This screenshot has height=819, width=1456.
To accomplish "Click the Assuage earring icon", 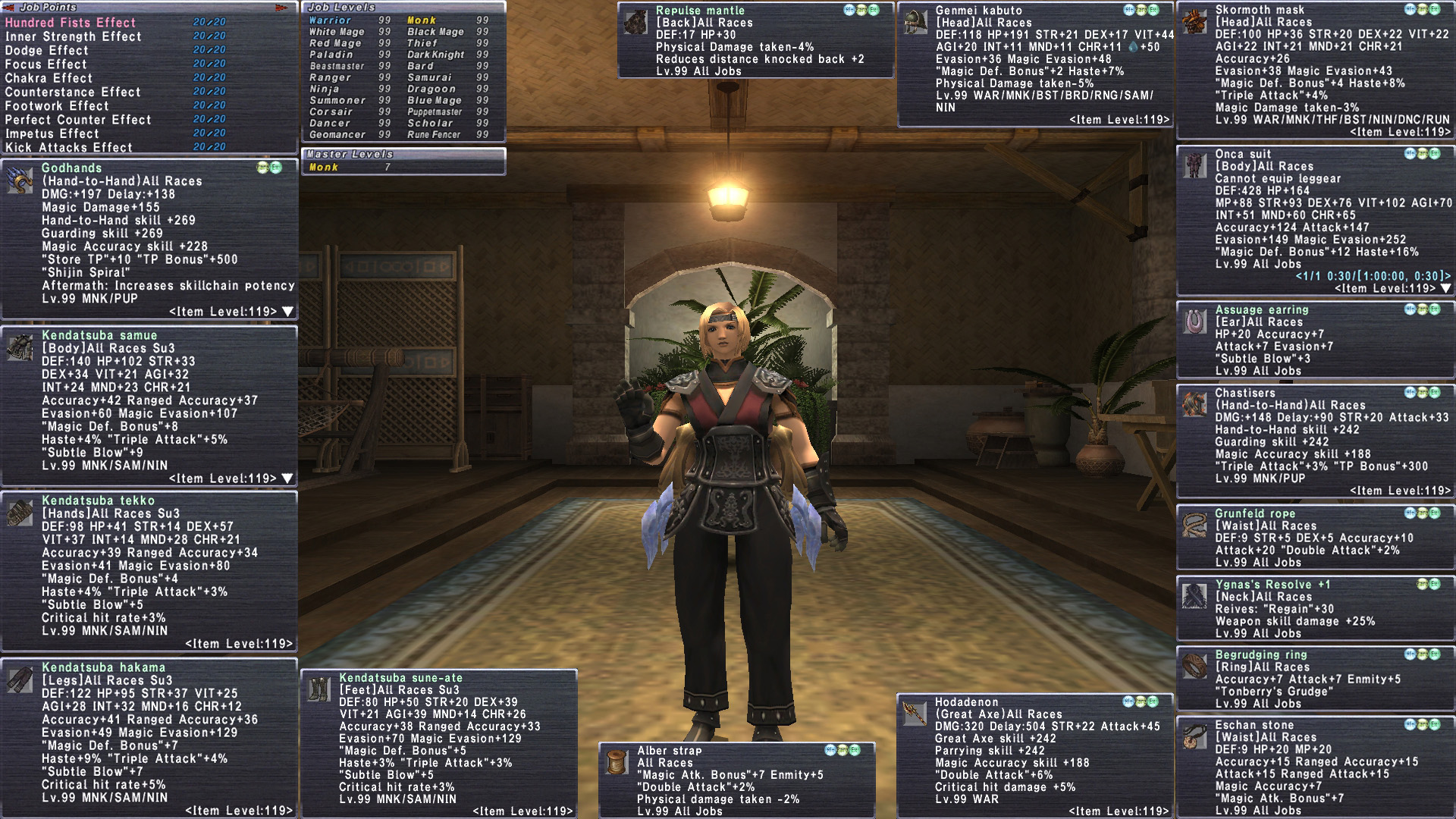I will click(x=1194, y=322).
